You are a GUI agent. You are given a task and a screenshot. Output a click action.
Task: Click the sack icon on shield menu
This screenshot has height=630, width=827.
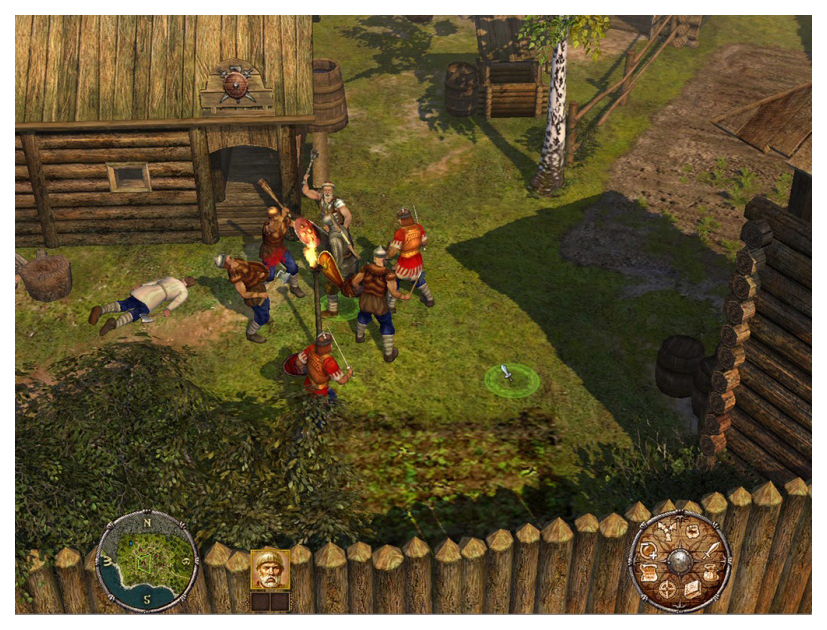[710, 574]
